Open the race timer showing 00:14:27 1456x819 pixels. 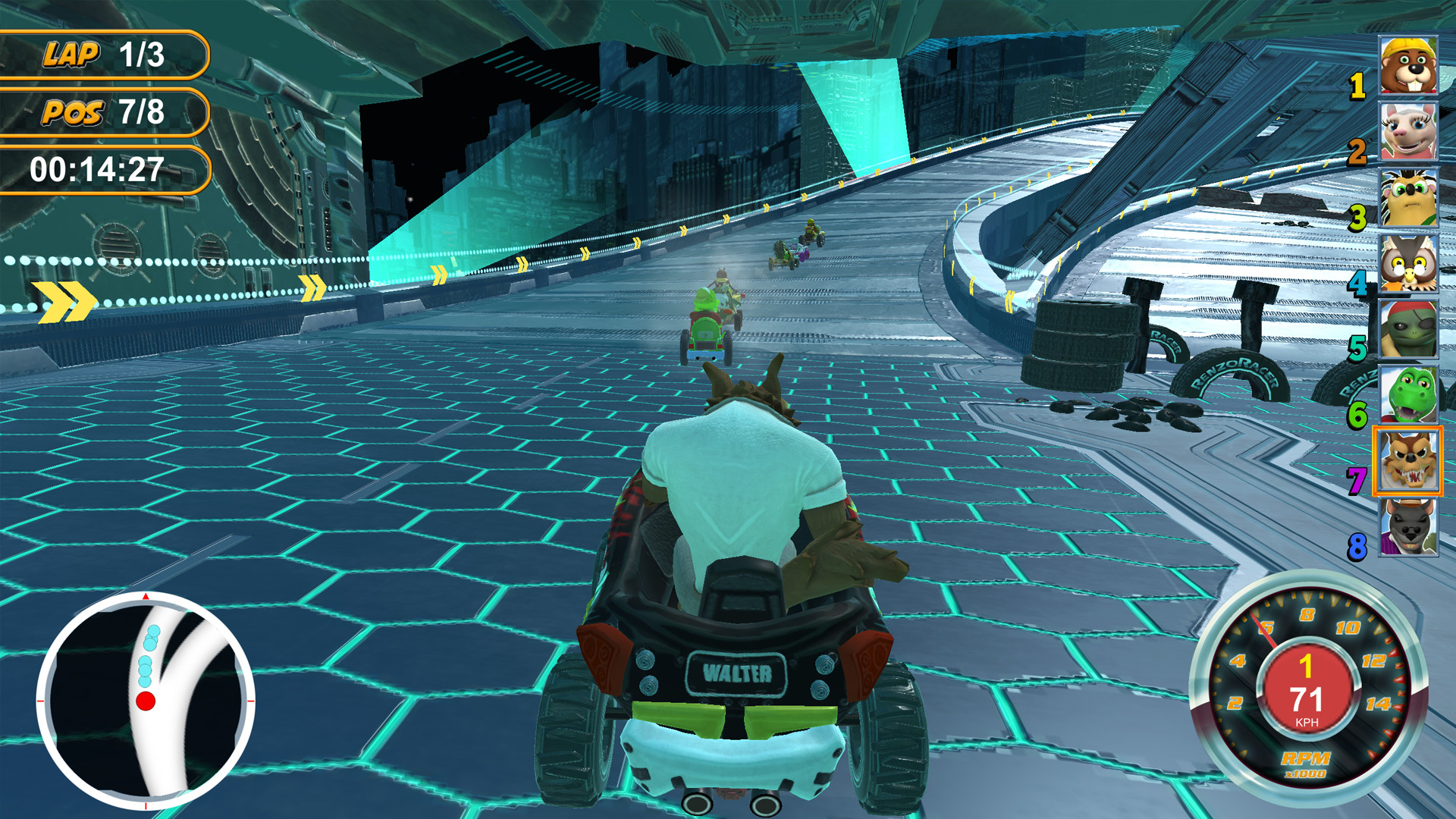[x=97, y=171]
